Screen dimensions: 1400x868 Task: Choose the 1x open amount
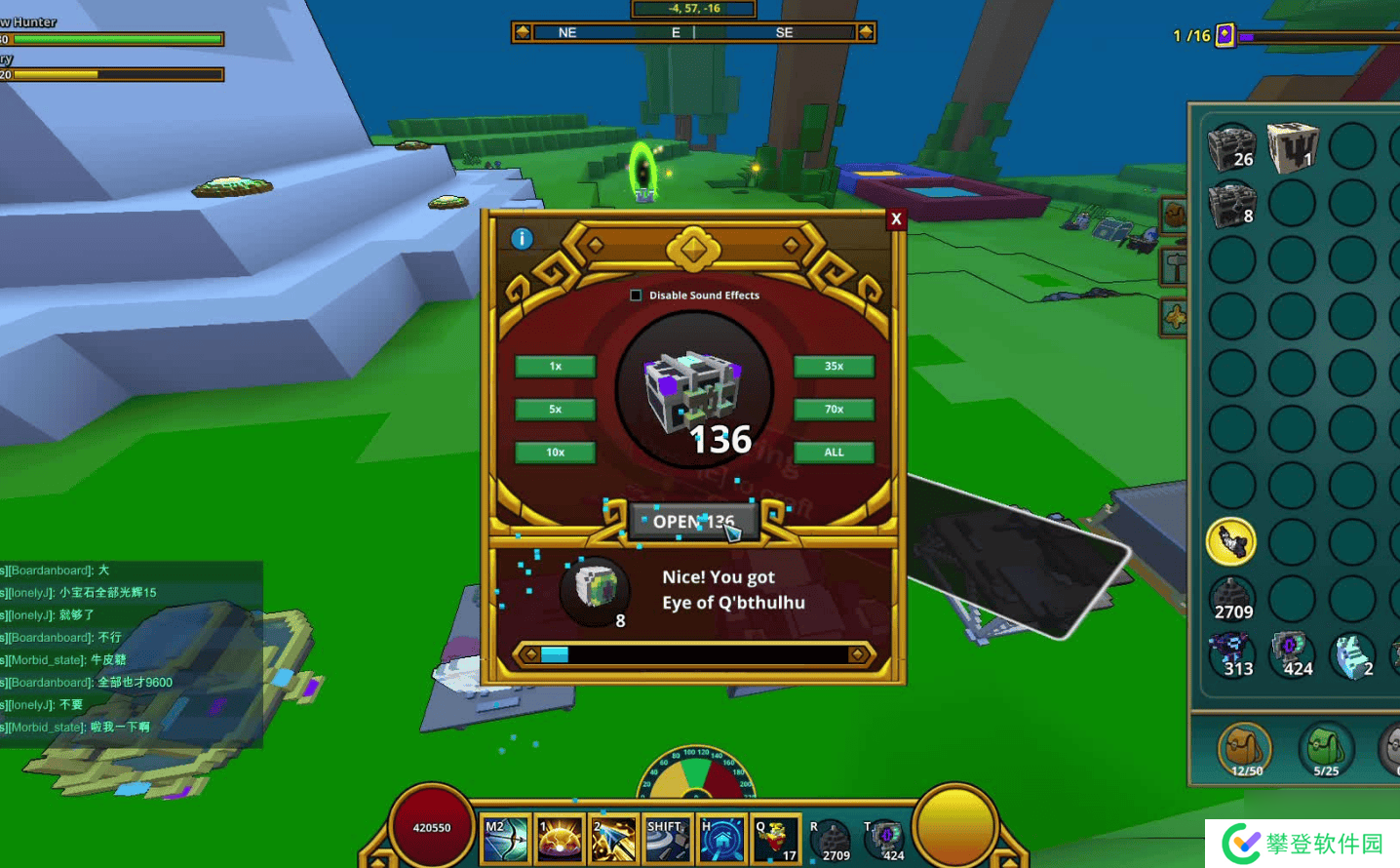click(x=555, y=367)
